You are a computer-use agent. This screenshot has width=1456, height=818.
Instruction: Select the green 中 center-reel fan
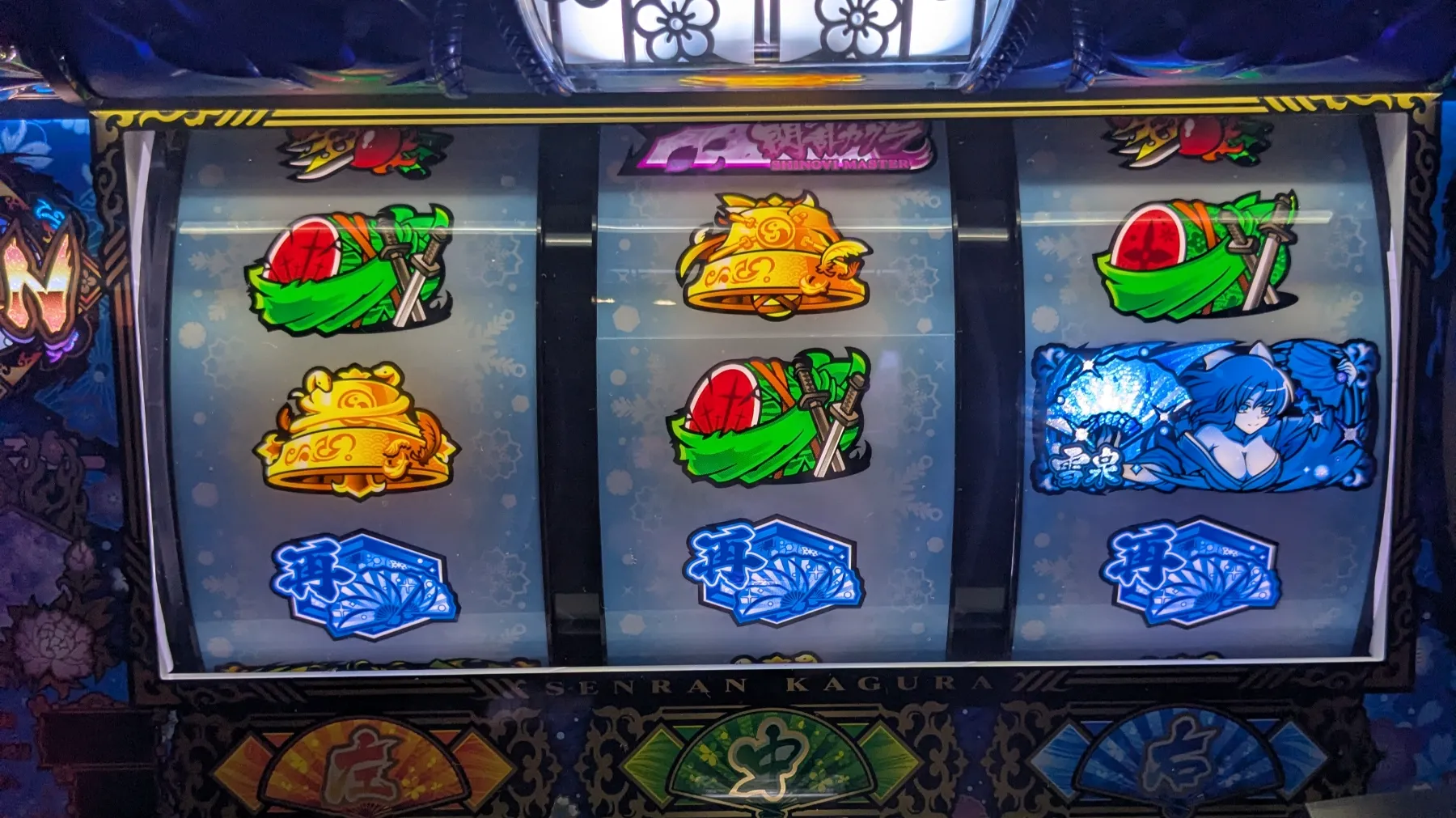pyautogui.click(x=770, y=761)
